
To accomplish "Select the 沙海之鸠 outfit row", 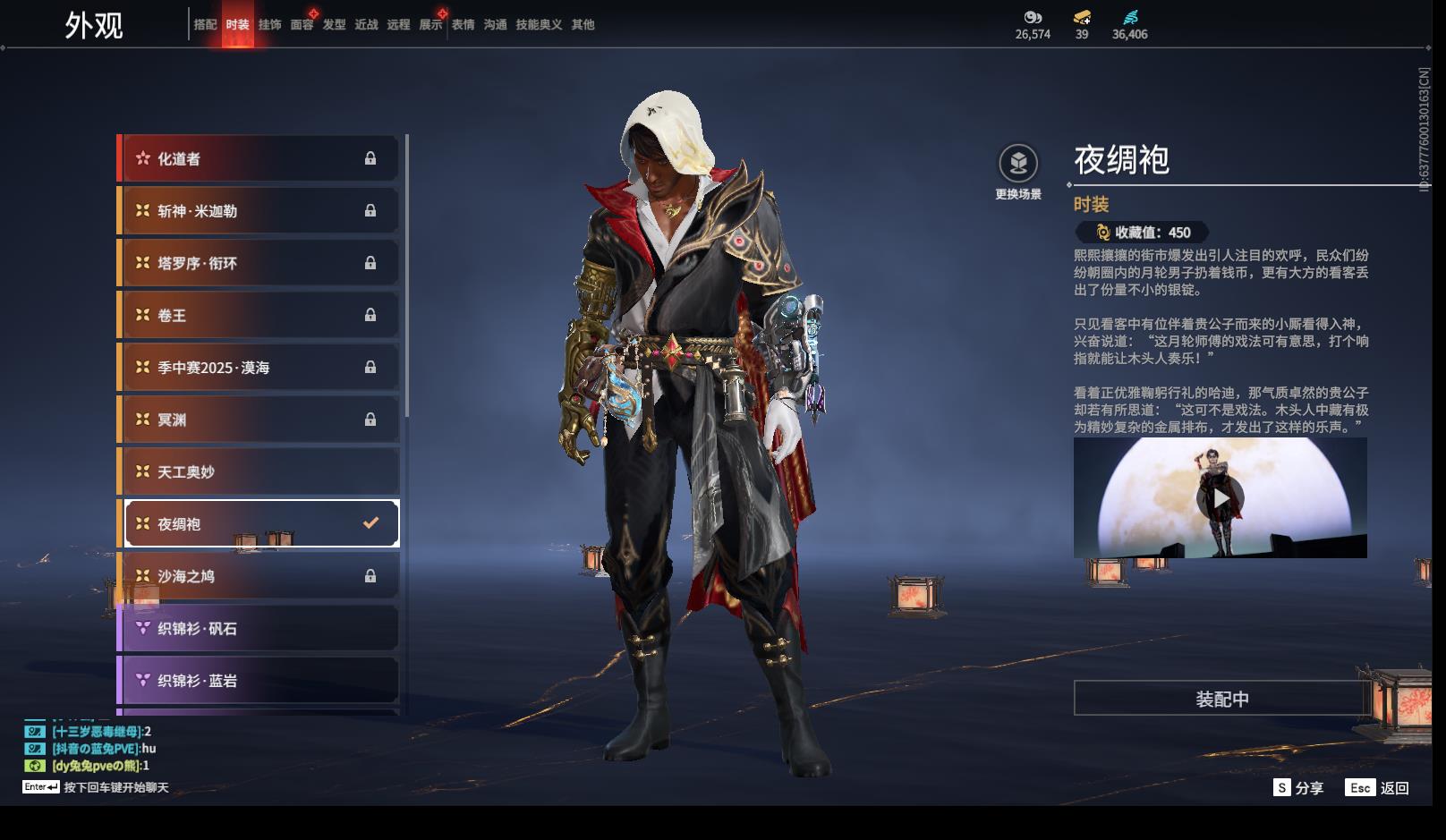I will coord(259,576).
